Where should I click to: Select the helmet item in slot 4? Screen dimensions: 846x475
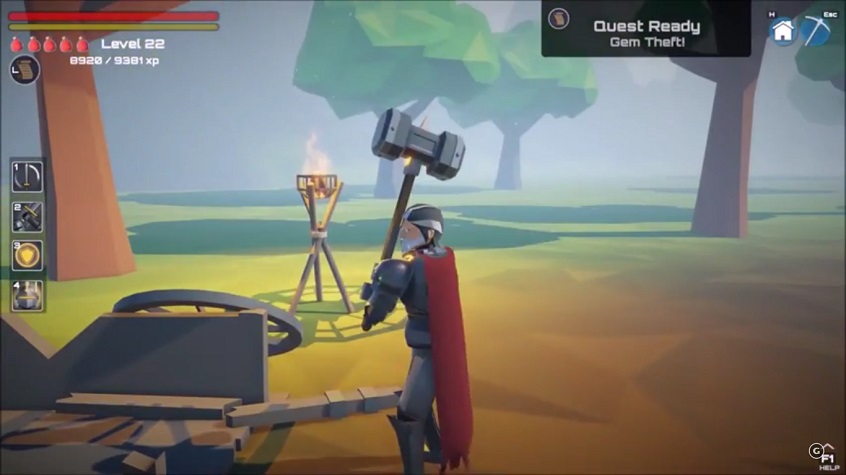[27, 295]
